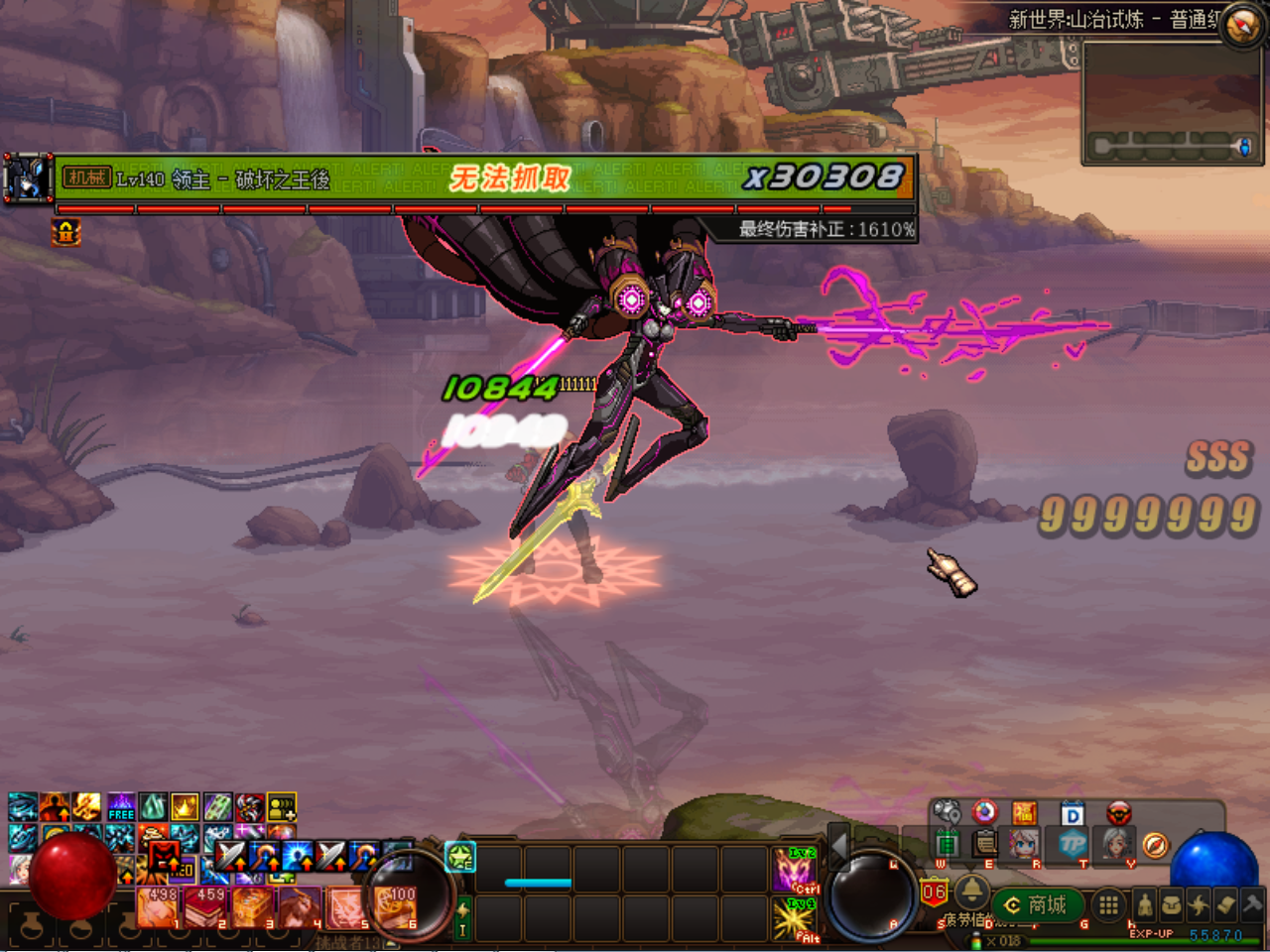This screenshot has height=952, width=1270.
Task: Open the character silhouette icon
Action: (1144, 904)
